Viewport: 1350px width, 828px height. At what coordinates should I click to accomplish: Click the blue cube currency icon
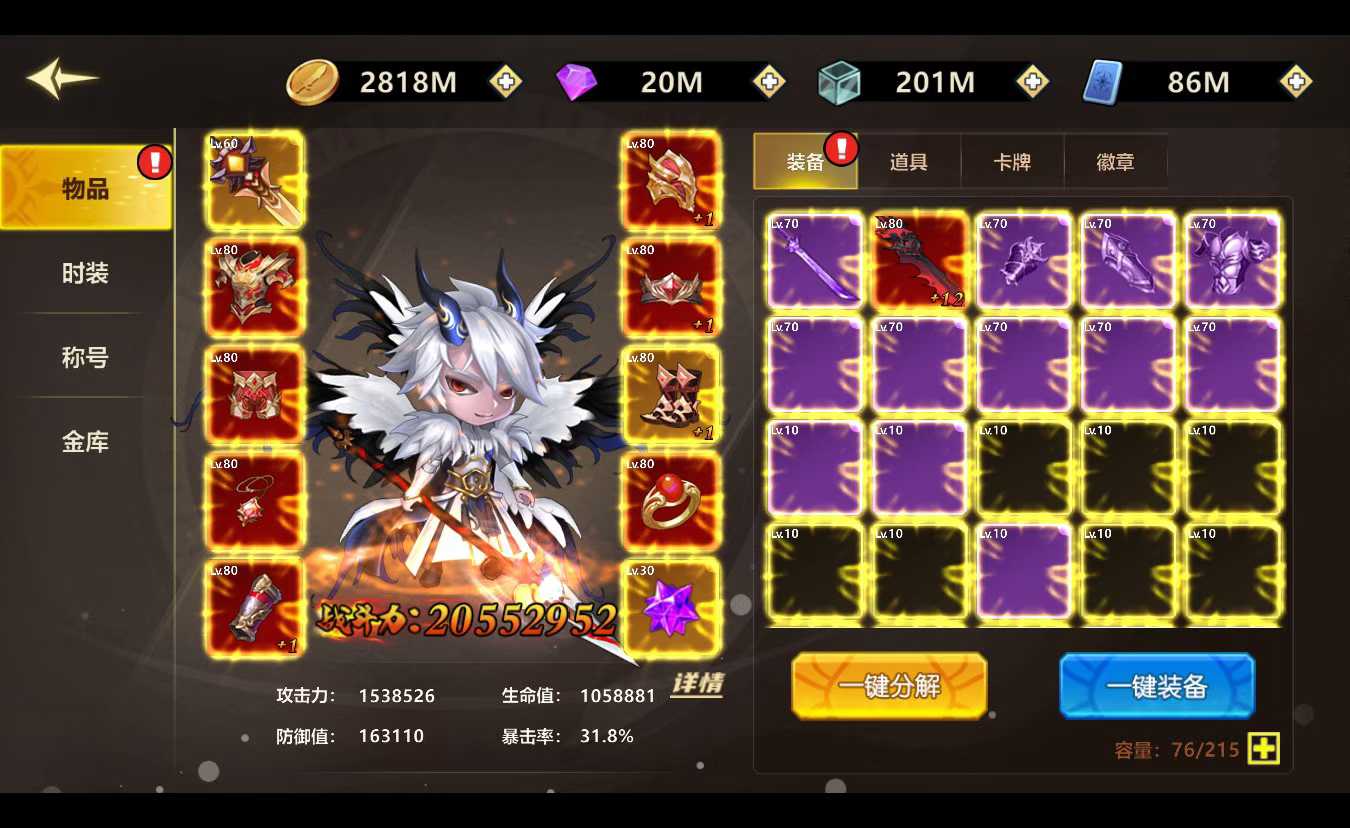(840, 82)
